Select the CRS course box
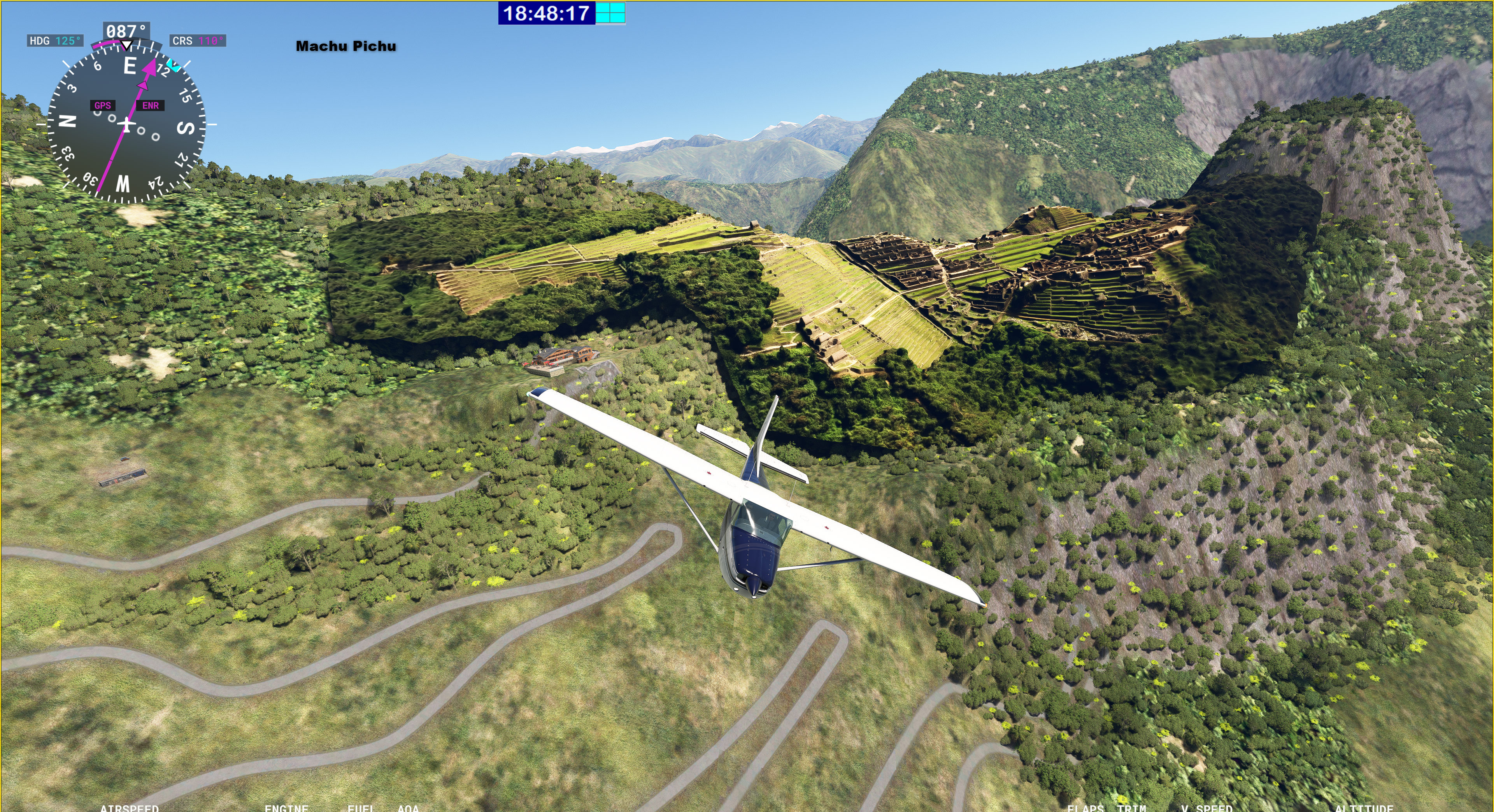Viewport: 1494px width, 812px height. (197, 40)
